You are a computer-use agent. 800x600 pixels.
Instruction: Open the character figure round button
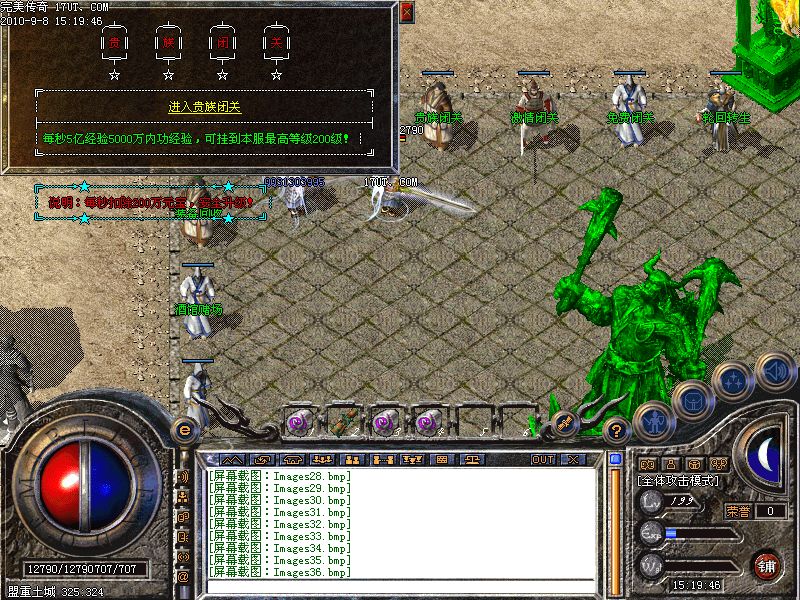tap(652, 420)
